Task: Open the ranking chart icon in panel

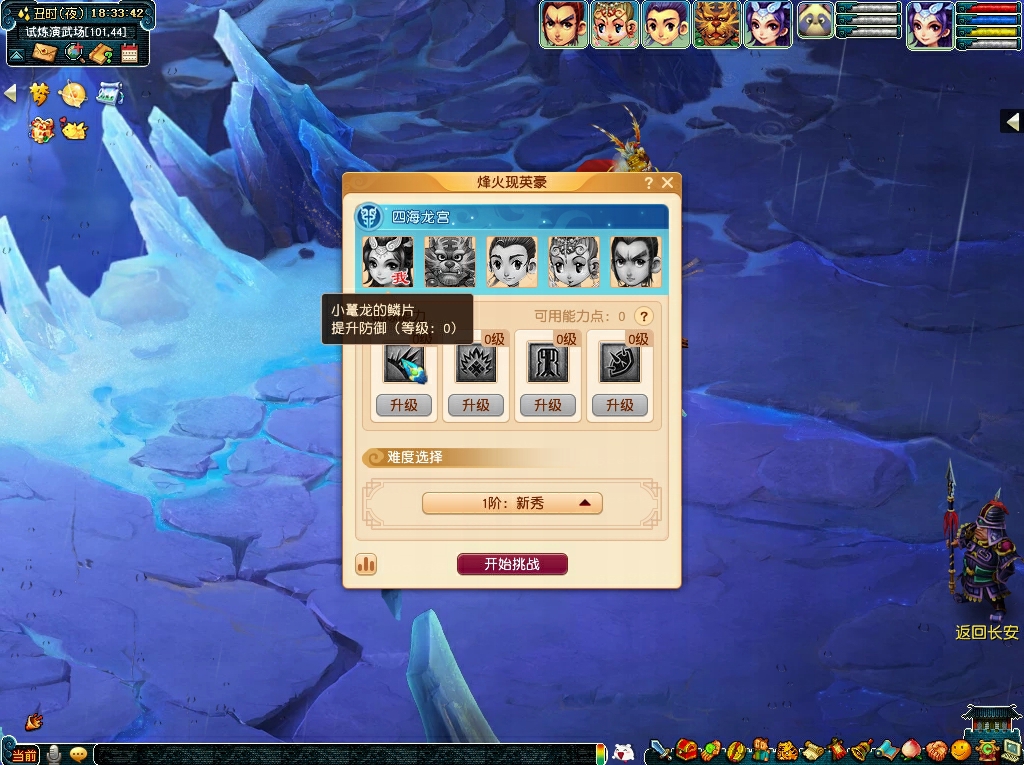Action: tap(366, 564)
